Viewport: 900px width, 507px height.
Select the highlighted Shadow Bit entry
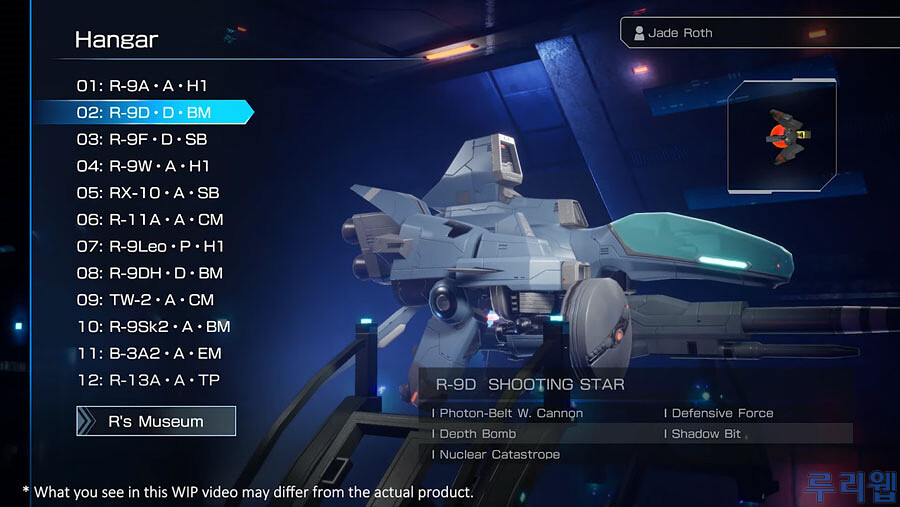point(706,434)
